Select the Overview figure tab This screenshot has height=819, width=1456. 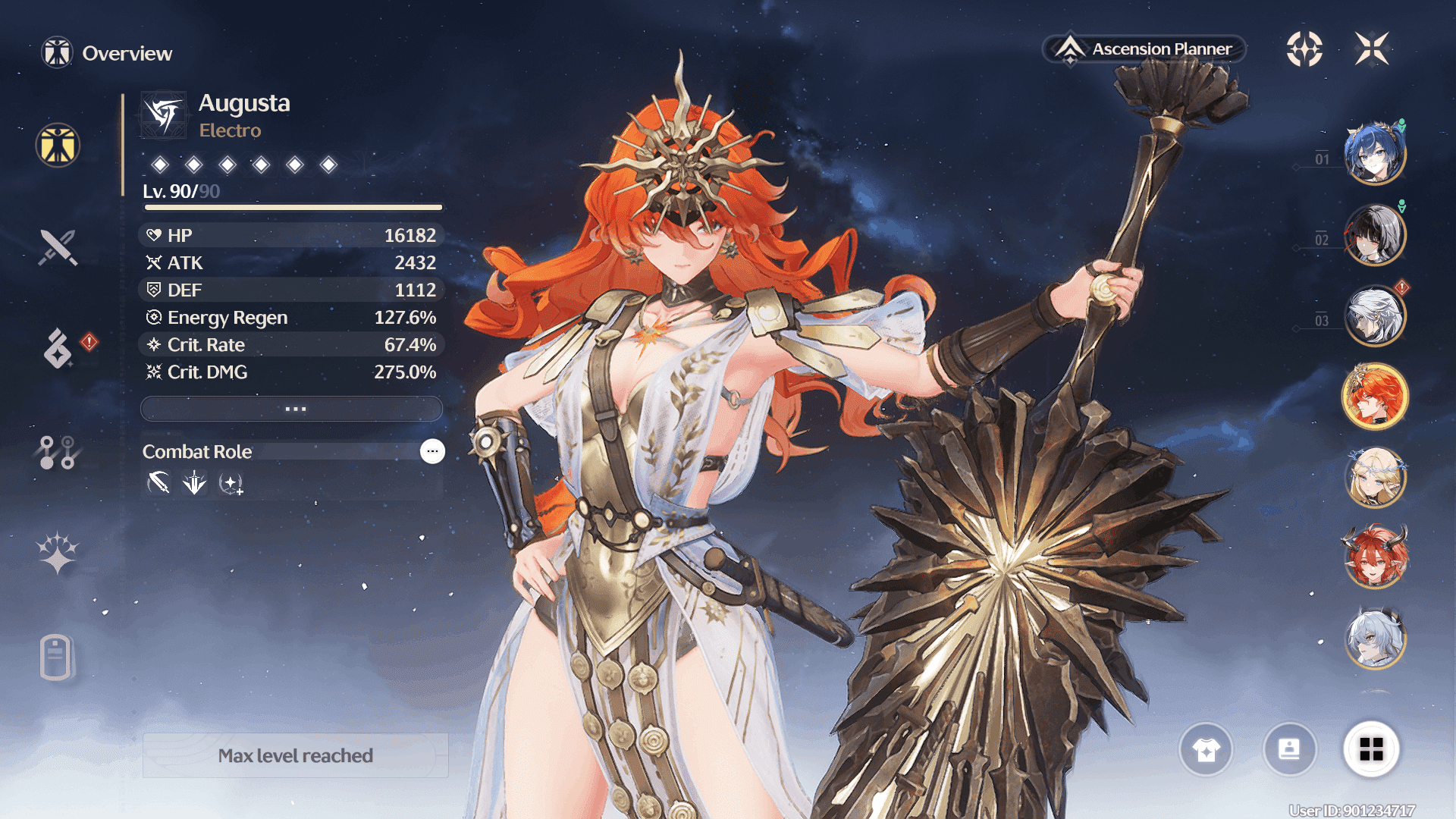point(58,145)
